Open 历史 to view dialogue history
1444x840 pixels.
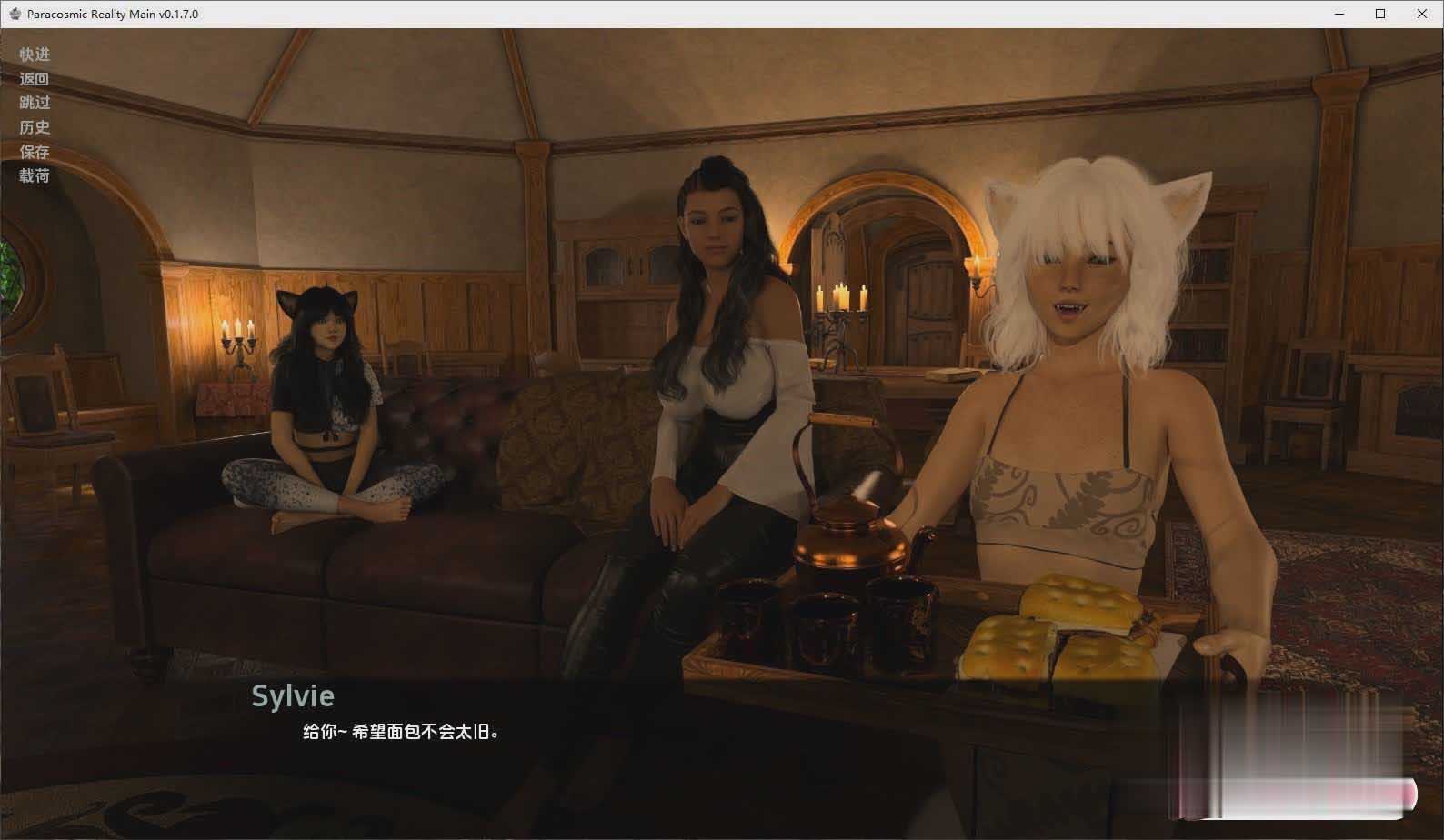pos(35,127)
